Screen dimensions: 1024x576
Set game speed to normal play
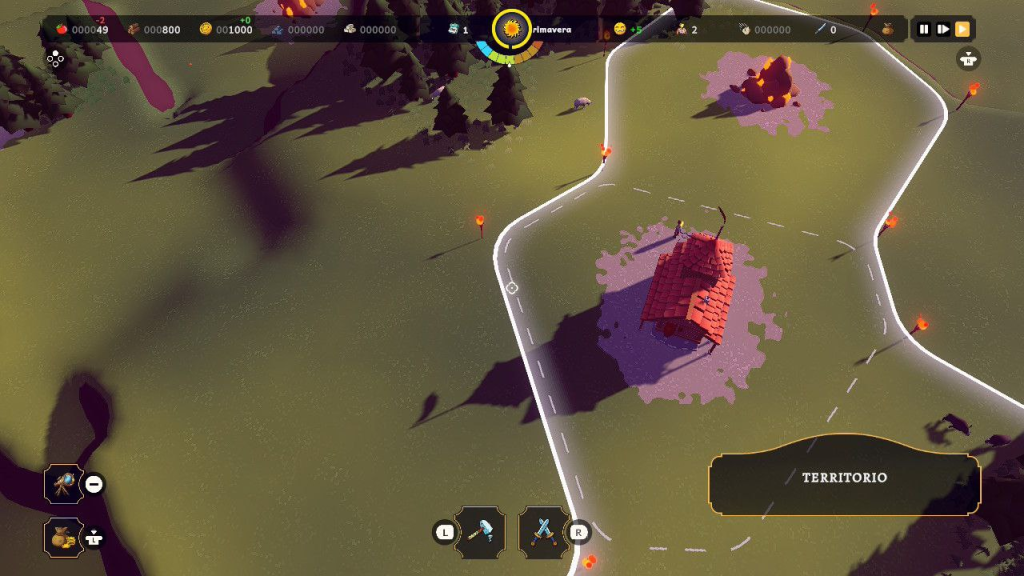click(x=943, y=30)
